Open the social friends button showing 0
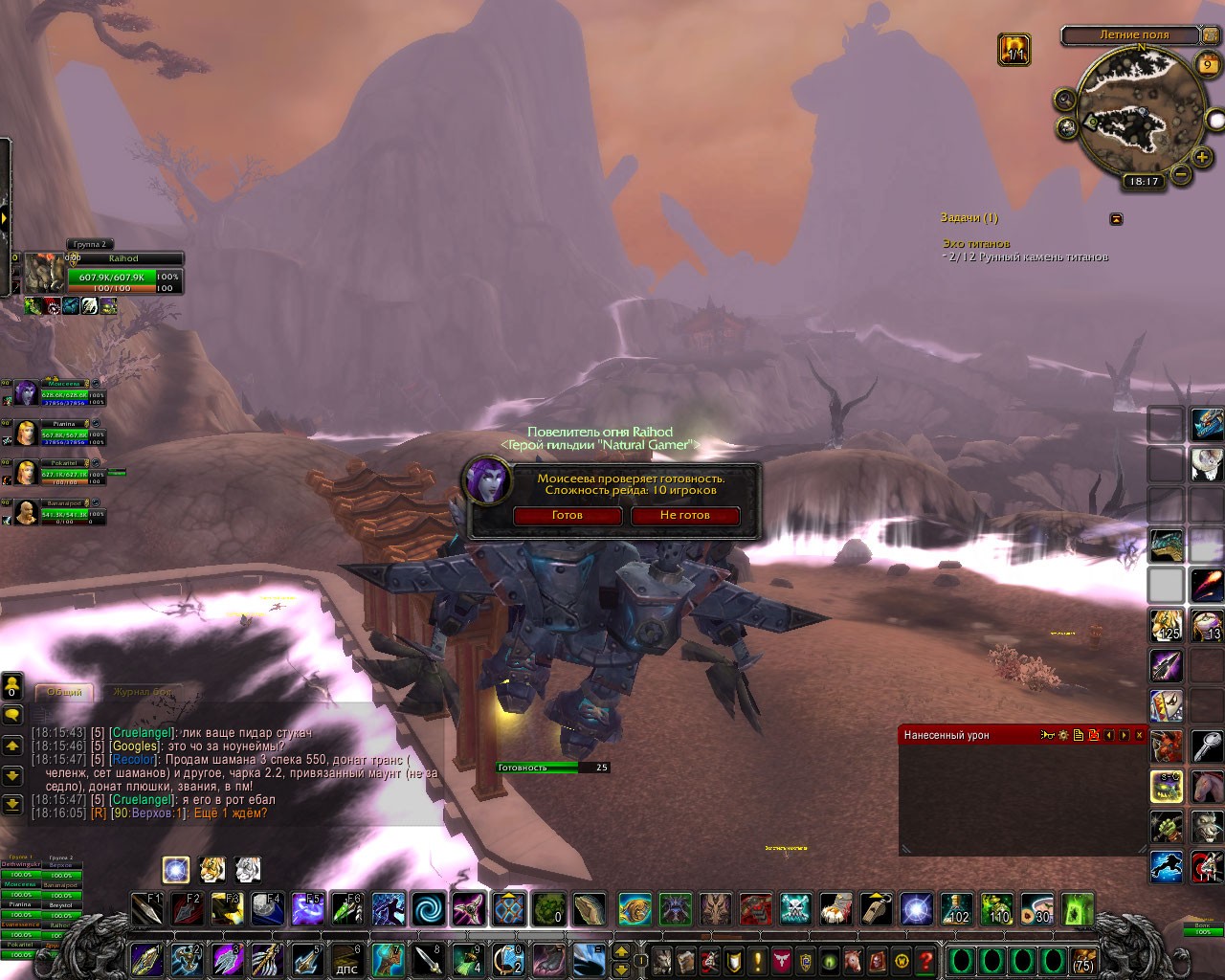 (11, 685)
